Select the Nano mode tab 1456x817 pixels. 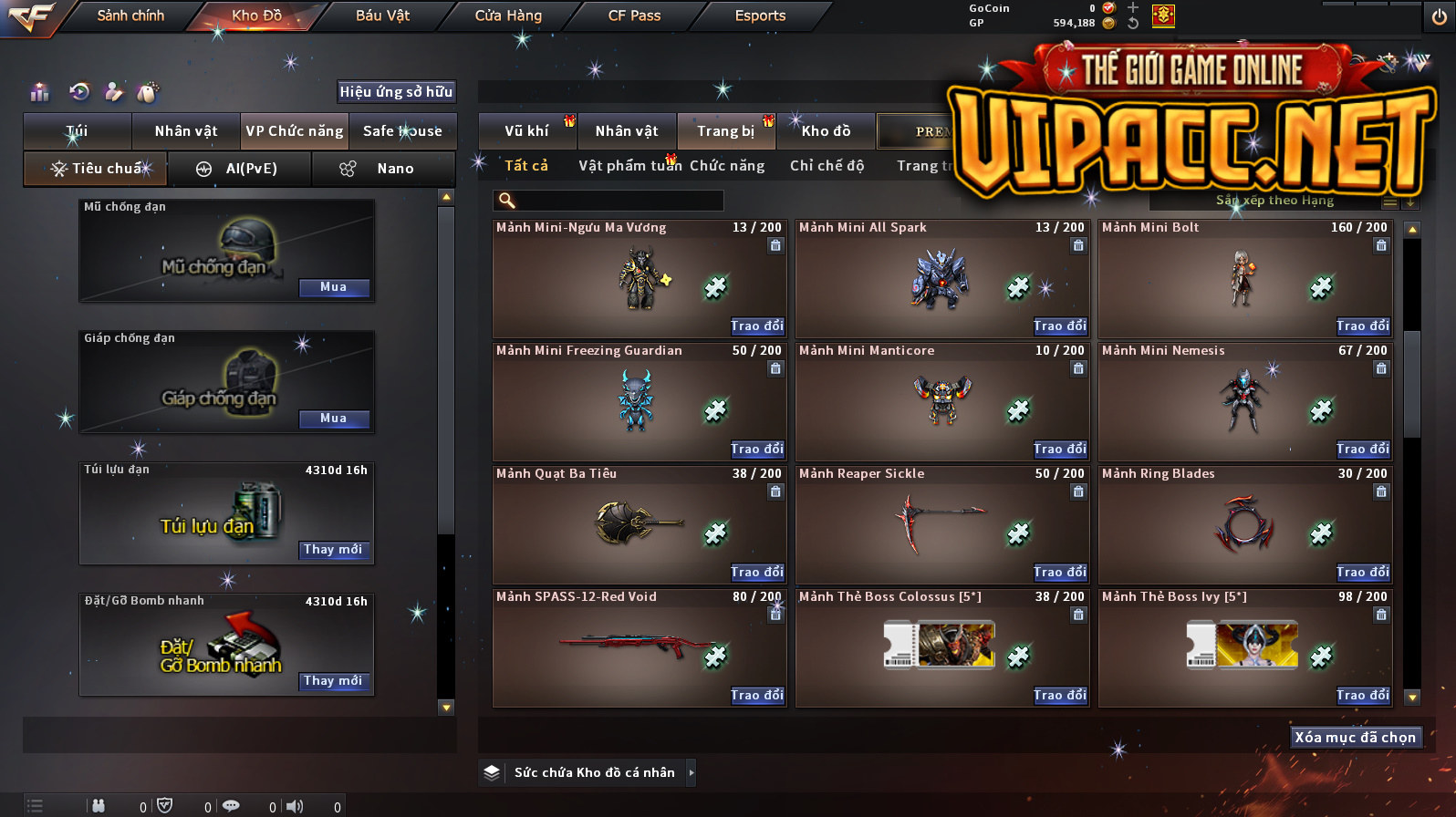384,169
